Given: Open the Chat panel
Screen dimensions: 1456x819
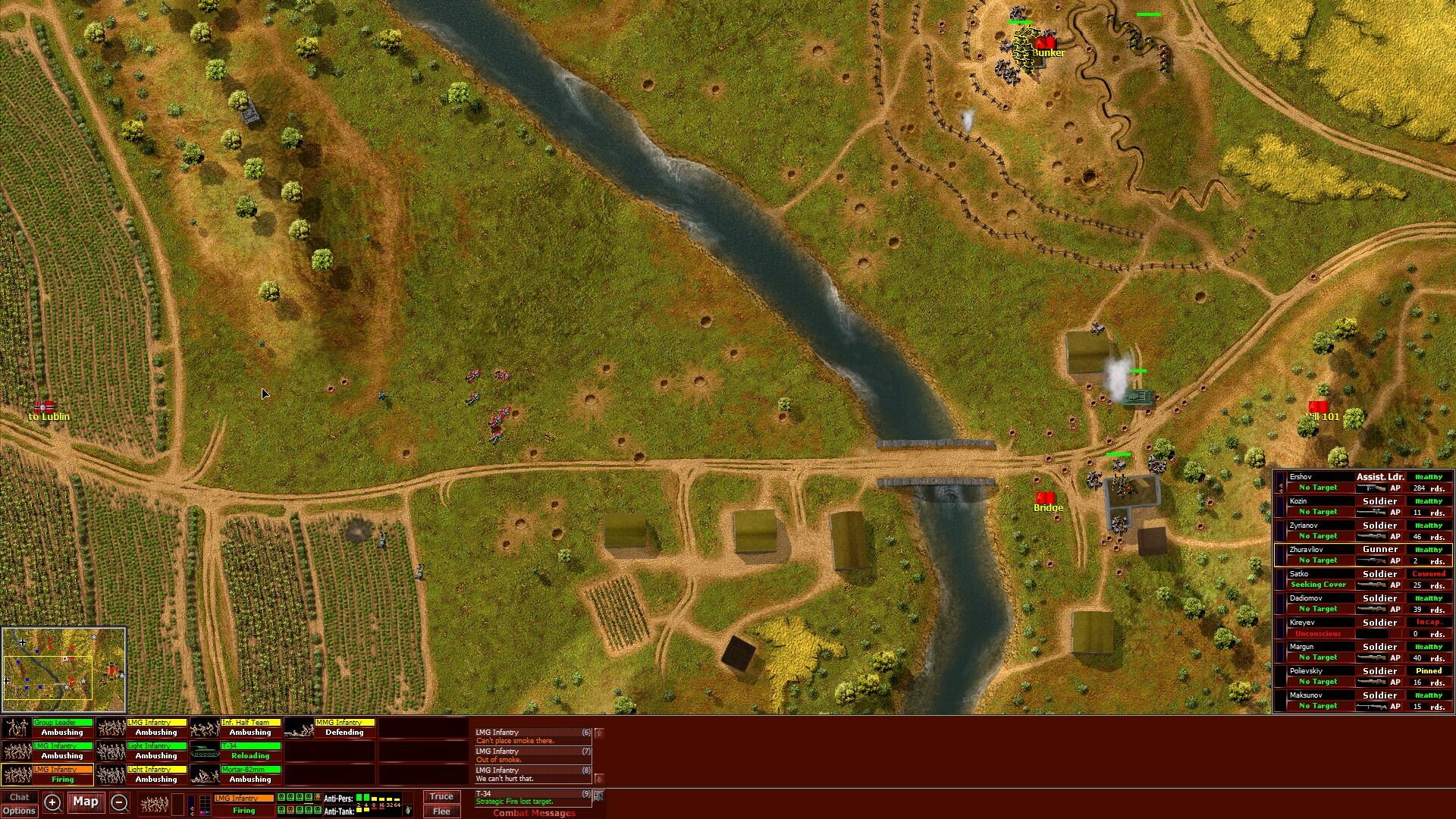Looking at the screenshot, I should (20, 796).
